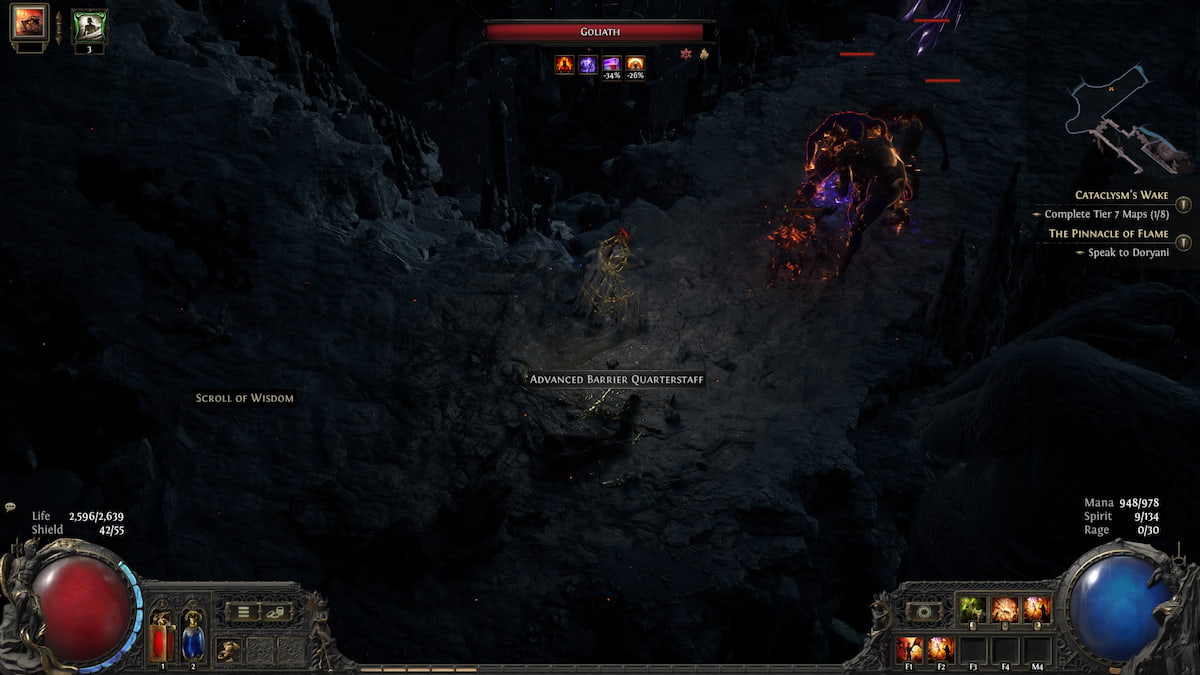This screenshot has width=1200, height=675.
Task: Activate the fiery skill on F1
Action: (909, 648)
